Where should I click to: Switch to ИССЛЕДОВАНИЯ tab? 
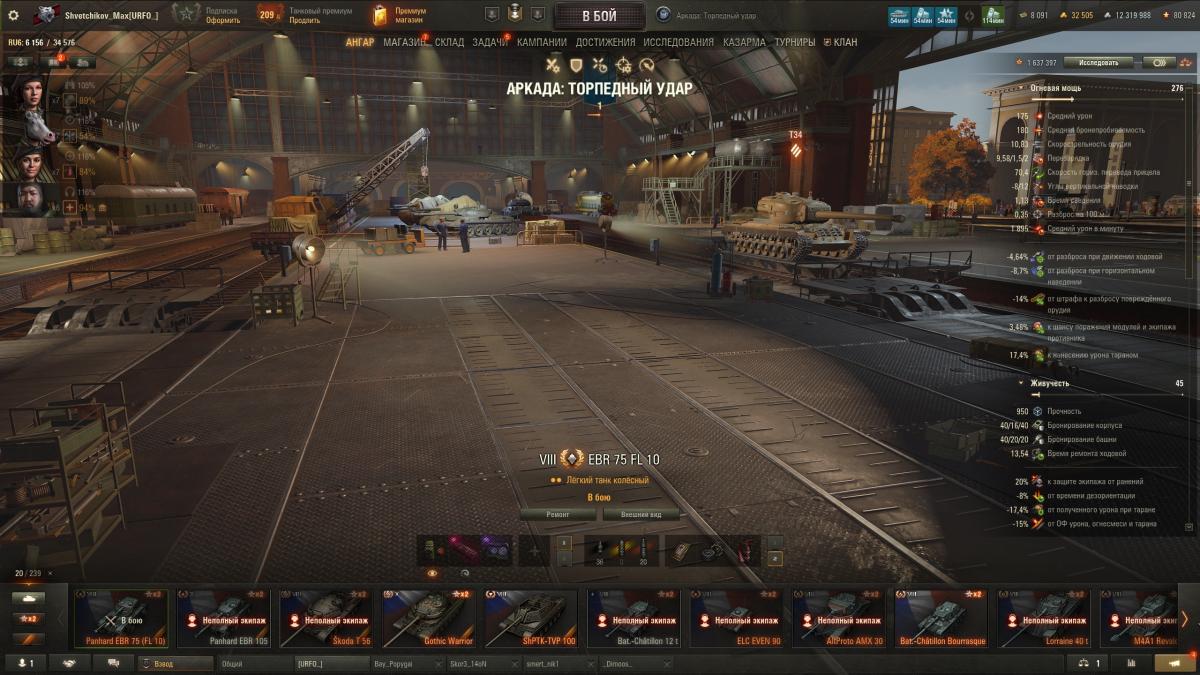click(678, 42)
